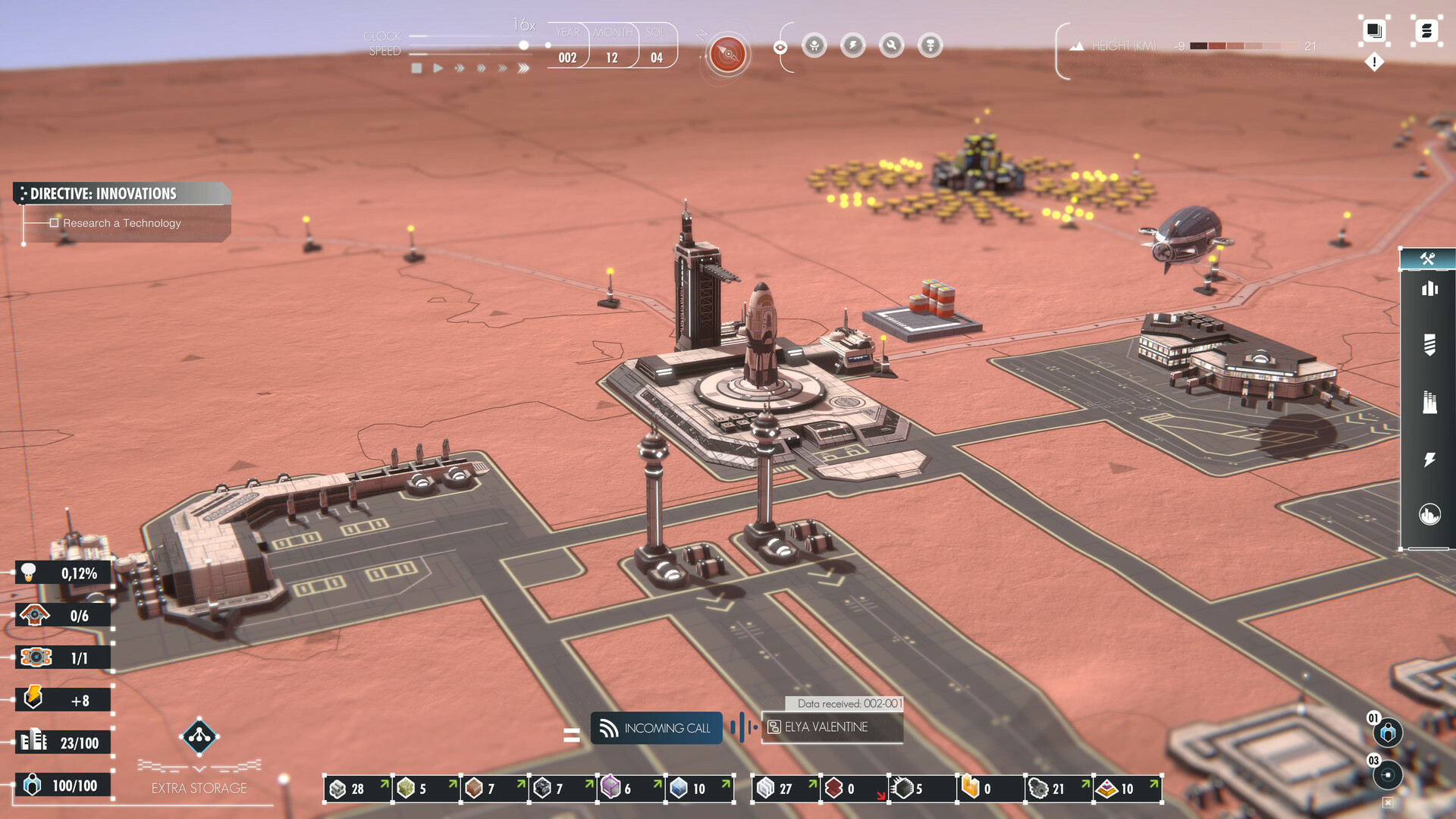This screenshot has width=1456, height=819.
Task: Open the colony overview circle icon
Action: click(x=1429, y=514)
